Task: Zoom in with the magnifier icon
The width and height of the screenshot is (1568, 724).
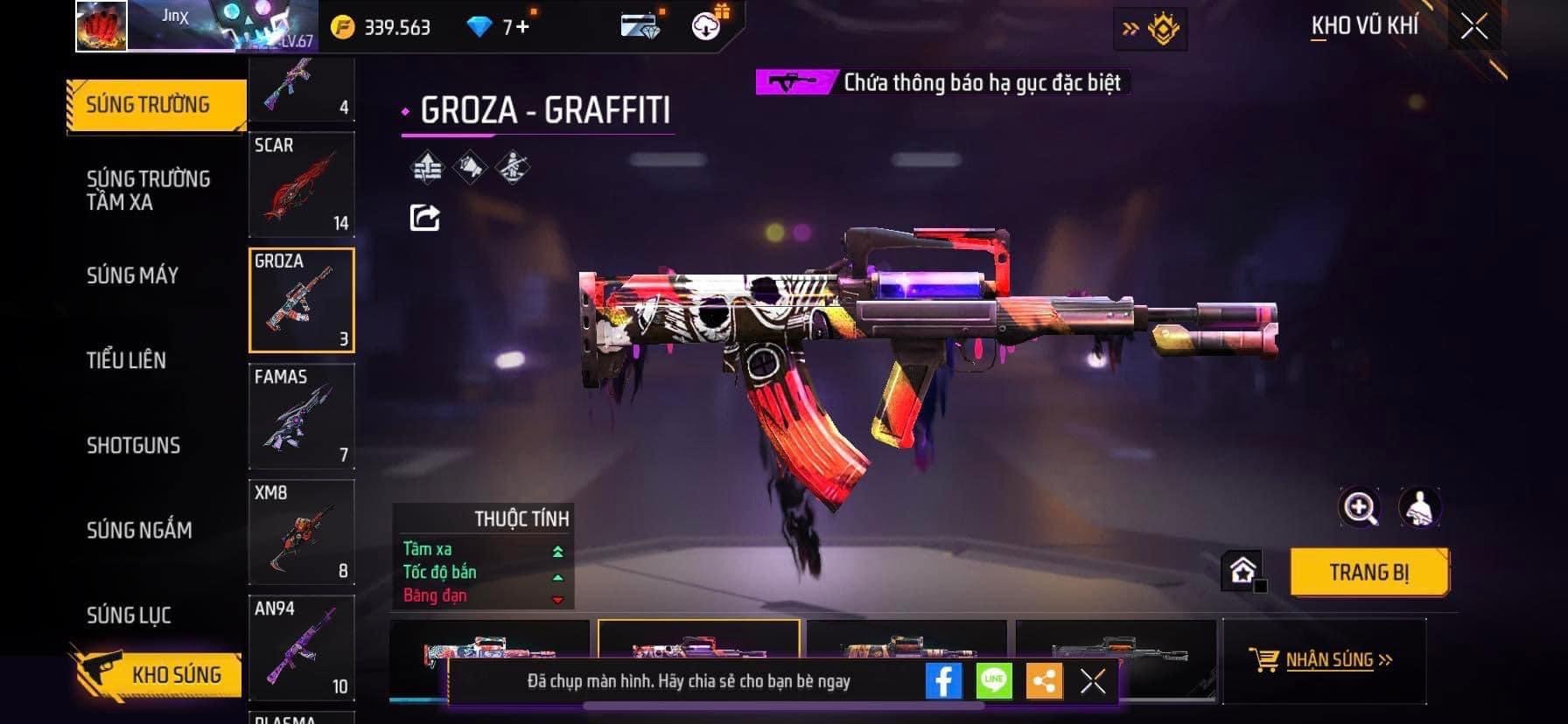Action: [1360, 507]
